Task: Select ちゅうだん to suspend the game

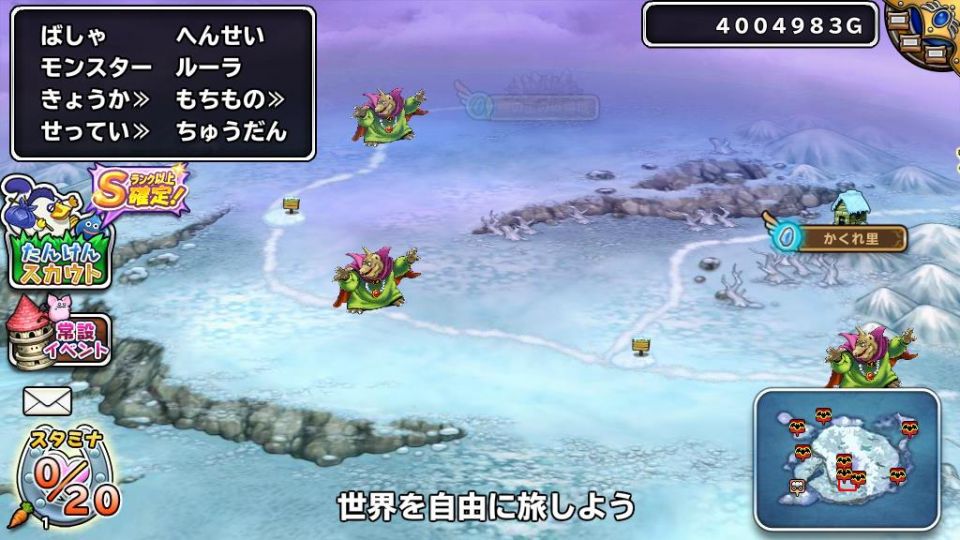Action: point(231,131)
